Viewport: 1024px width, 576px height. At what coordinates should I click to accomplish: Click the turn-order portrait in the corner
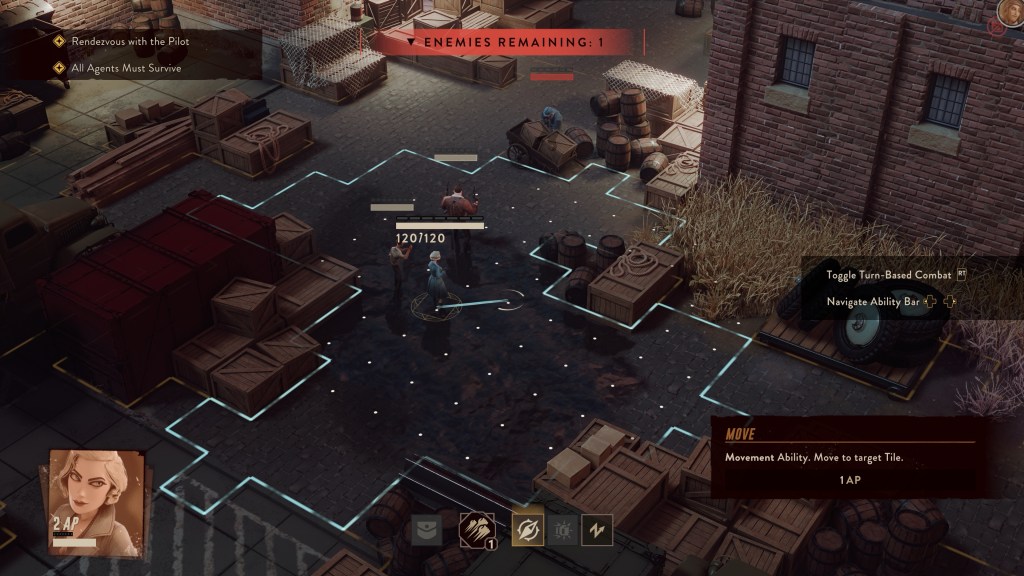[x=1010, y=13]
